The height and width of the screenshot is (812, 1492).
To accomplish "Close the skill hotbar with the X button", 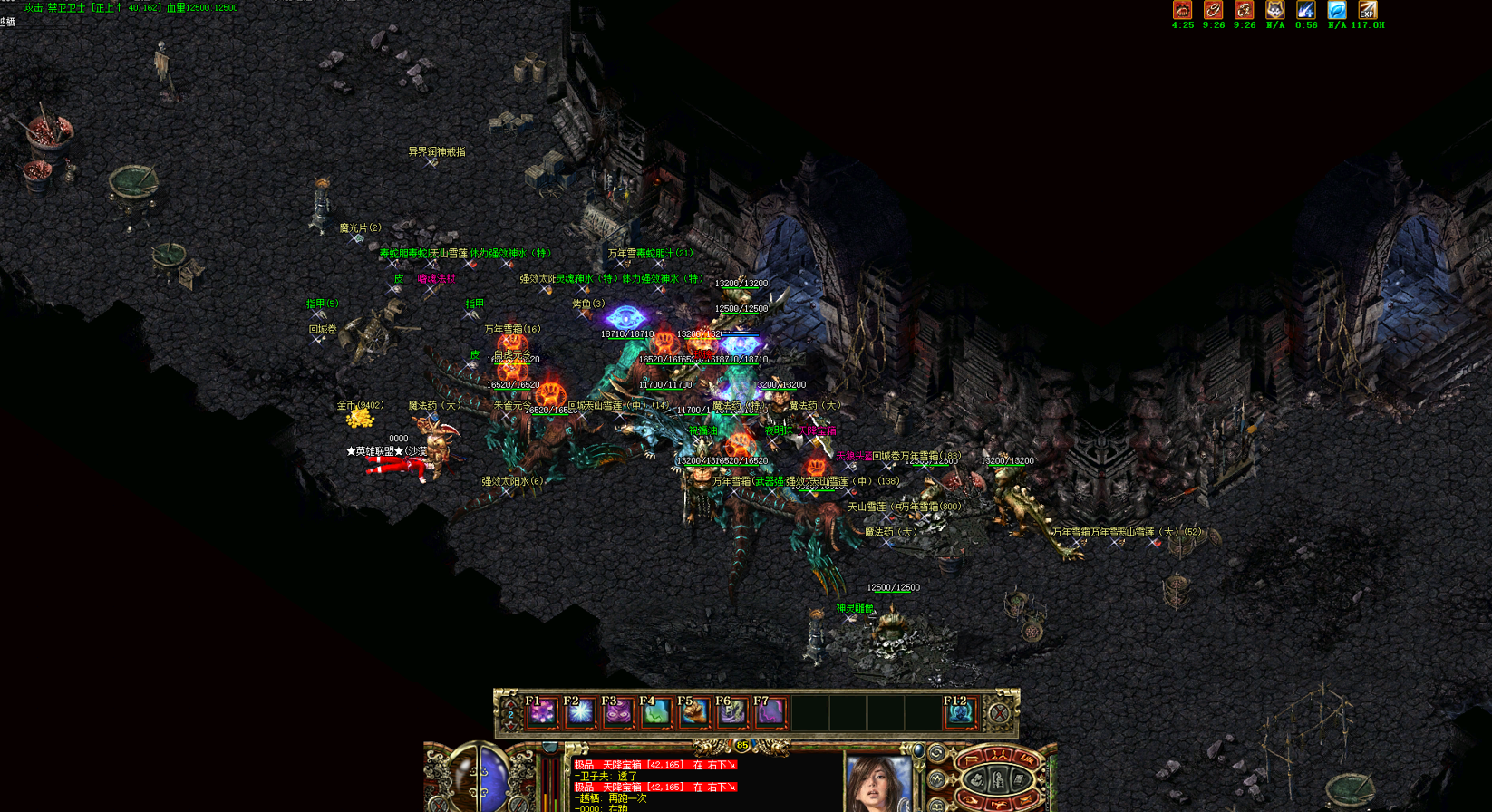I will click(1000, 714).
